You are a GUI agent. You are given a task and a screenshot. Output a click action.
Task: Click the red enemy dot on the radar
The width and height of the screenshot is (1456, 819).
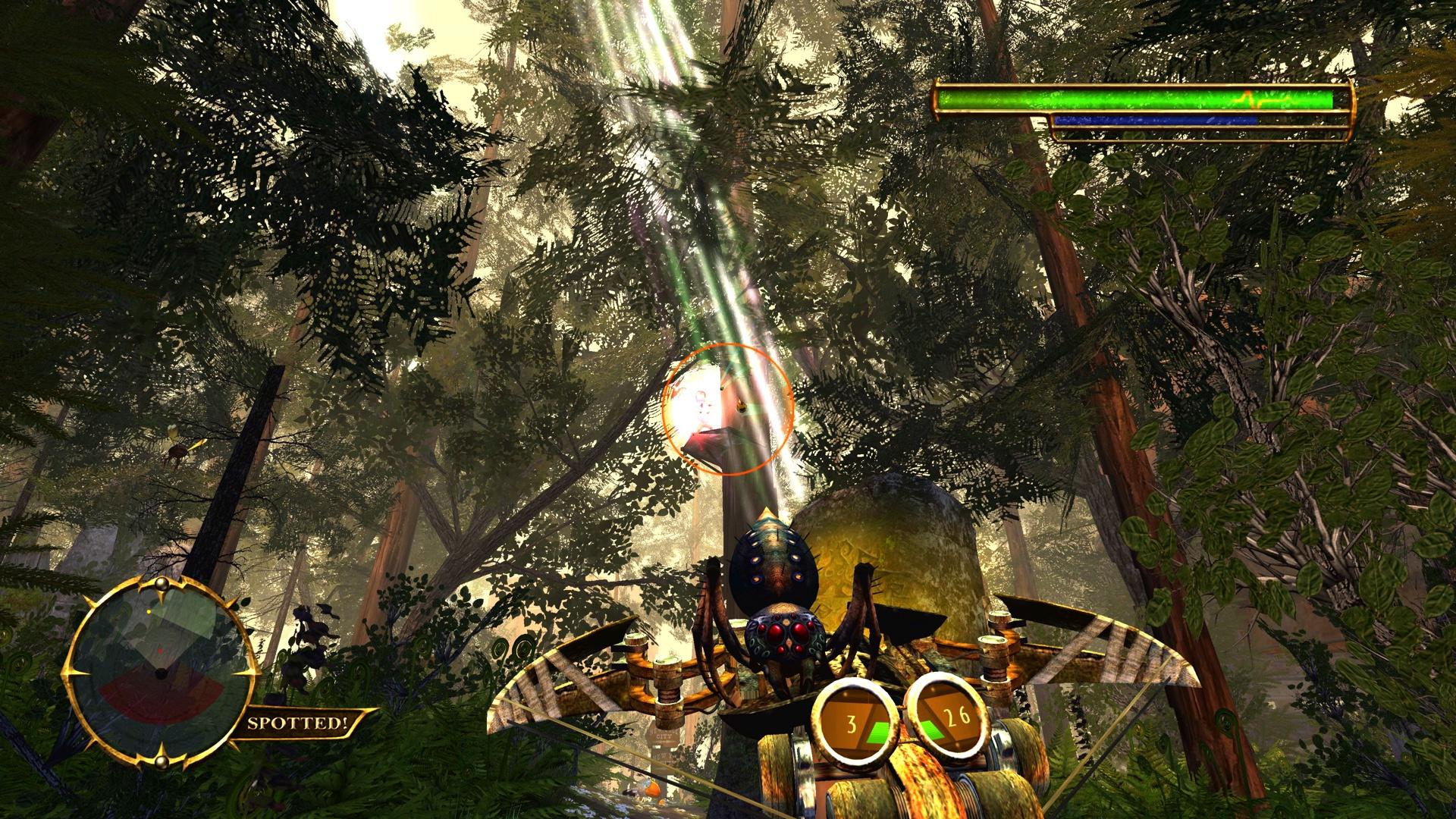point(161,650)
